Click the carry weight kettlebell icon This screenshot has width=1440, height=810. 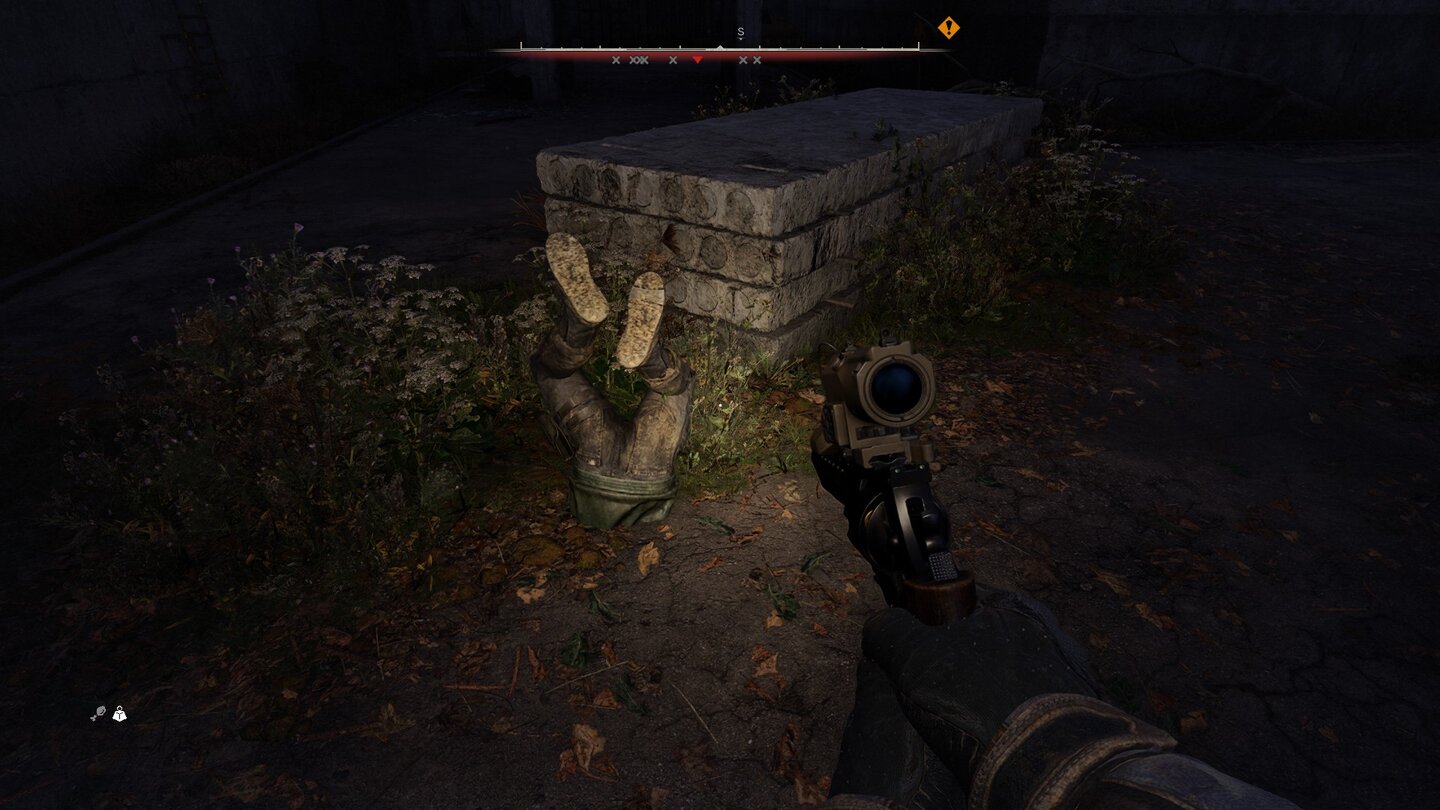click(120, 715)
